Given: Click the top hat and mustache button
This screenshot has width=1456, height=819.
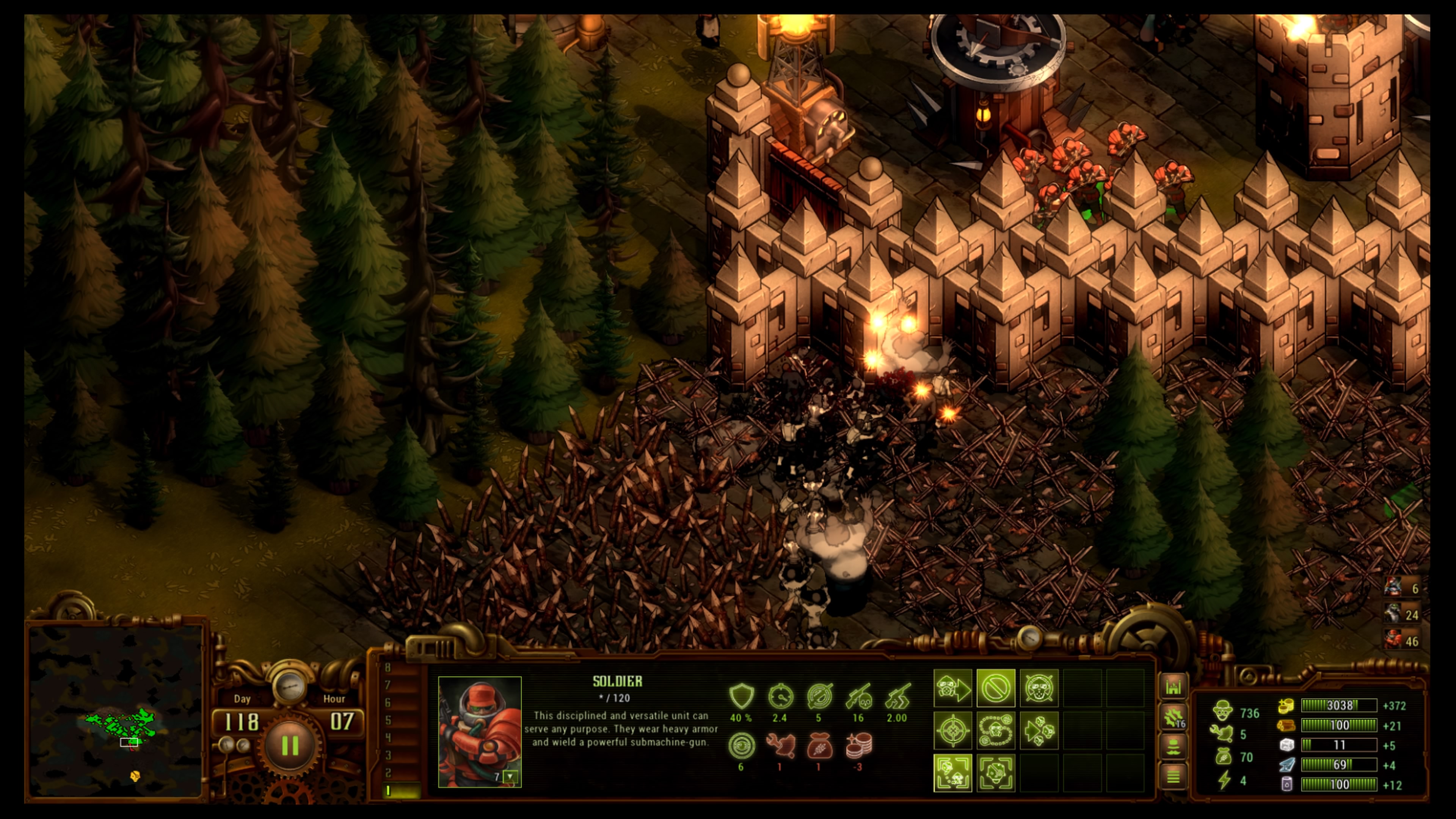Looking at the screenshot, I should tap(1174, 747).
